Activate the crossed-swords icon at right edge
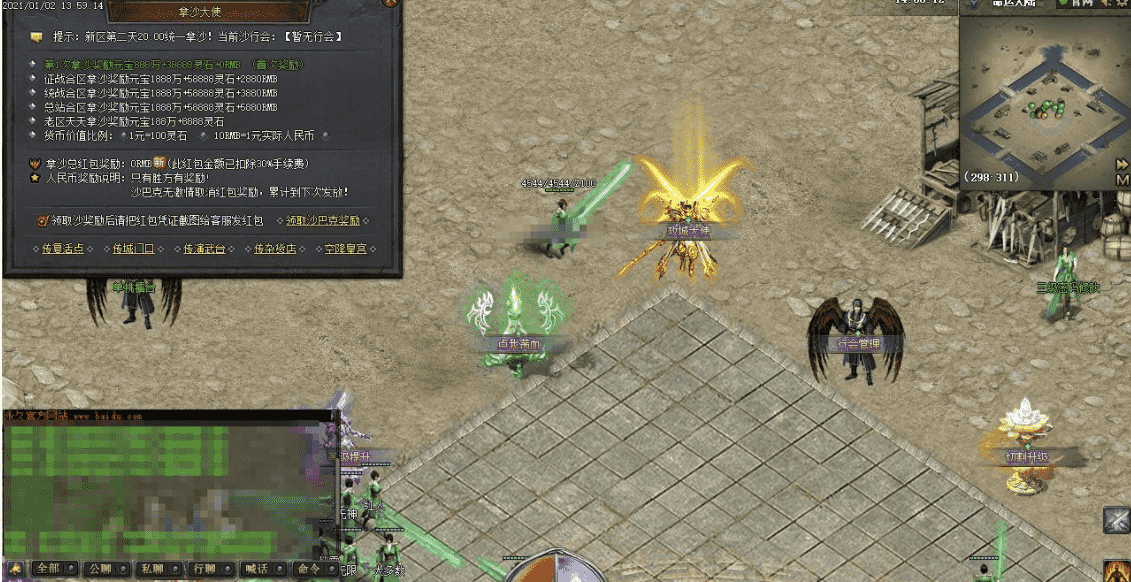The width and height of the screenshot is (1131, 582). (1117, 521)
